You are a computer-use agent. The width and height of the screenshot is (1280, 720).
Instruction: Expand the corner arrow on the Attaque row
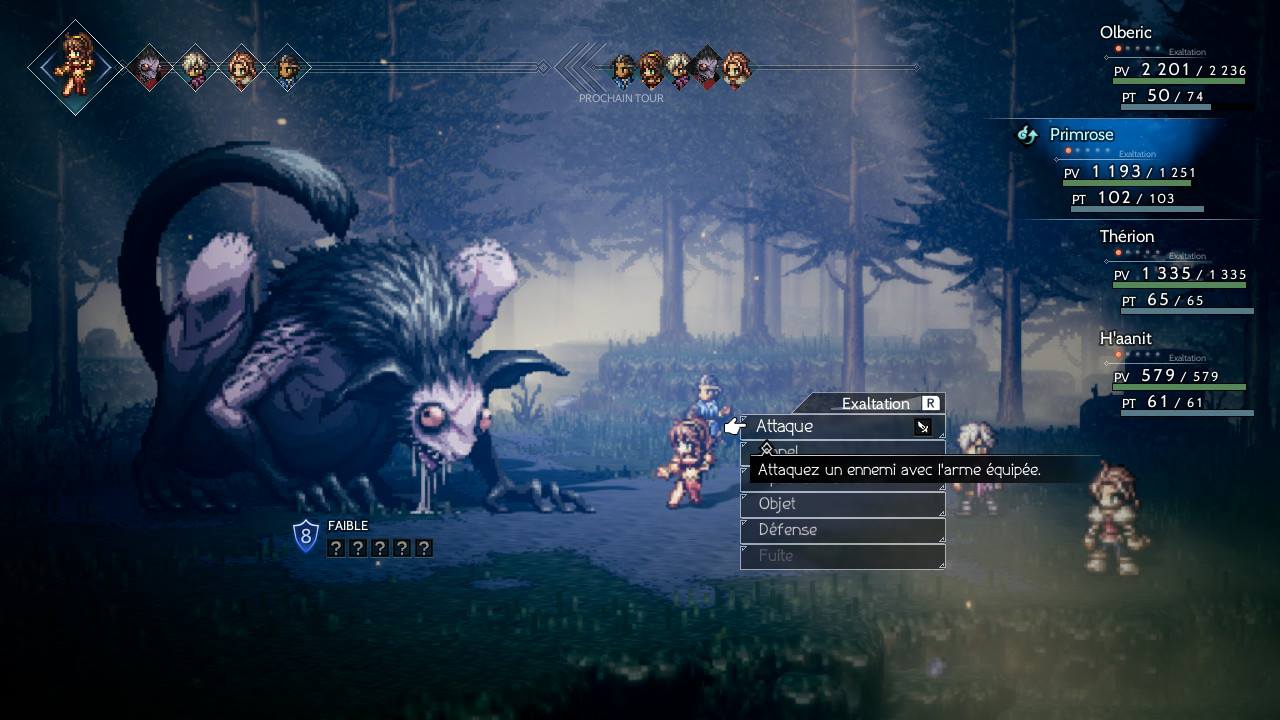(x=940, y=434)
